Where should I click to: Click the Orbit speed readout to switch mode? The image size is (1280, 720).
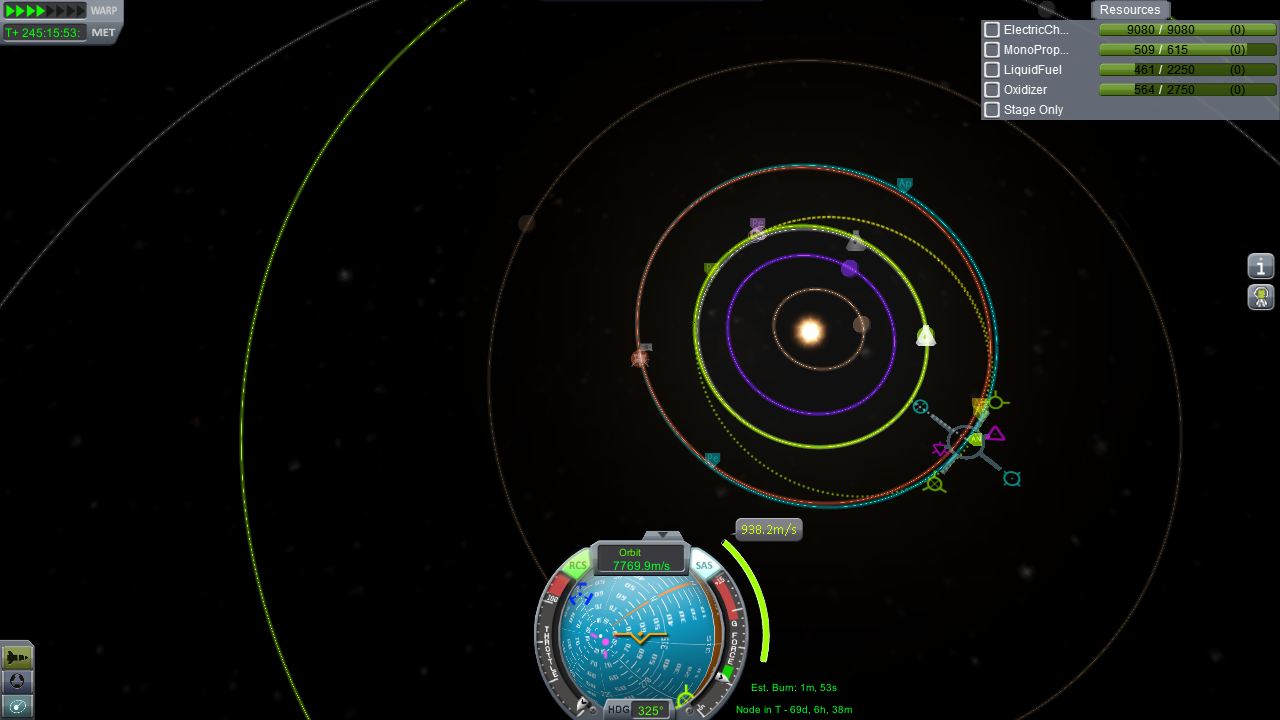[x=641, y=560]
